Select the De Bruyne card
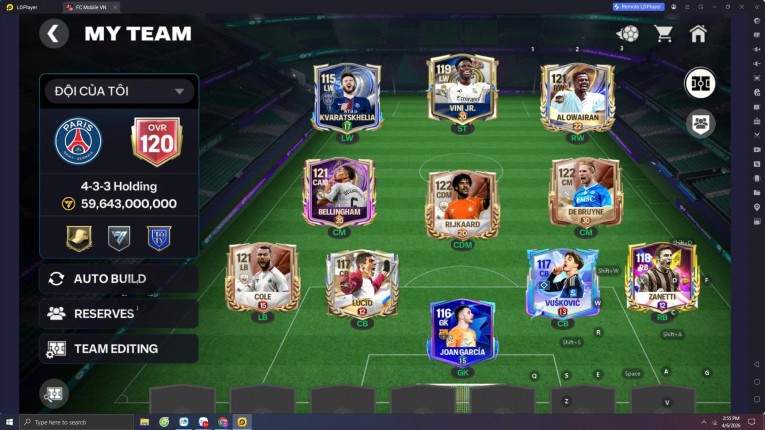Image resolution: width=765 pixels, height=430 pixels. 585,191
